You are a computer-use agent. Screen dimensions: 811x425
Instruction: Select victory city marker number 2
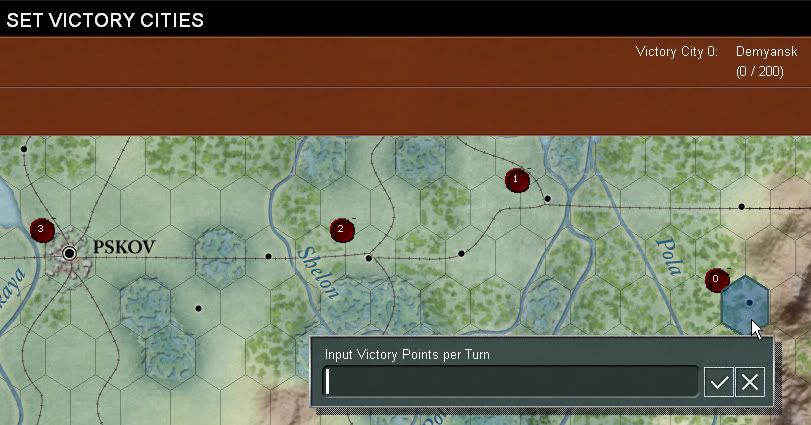342,230
